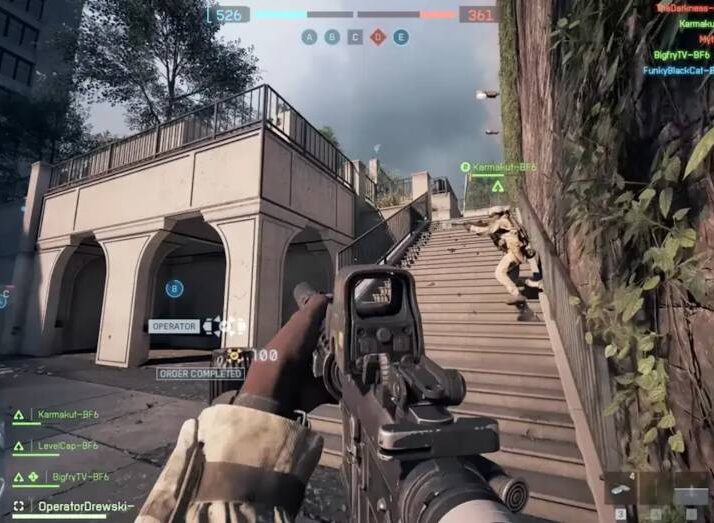Image resolution: width=714 pixels, height=523 pixels.
Task: Select the objective E circle icon
Action: (401, 37)
